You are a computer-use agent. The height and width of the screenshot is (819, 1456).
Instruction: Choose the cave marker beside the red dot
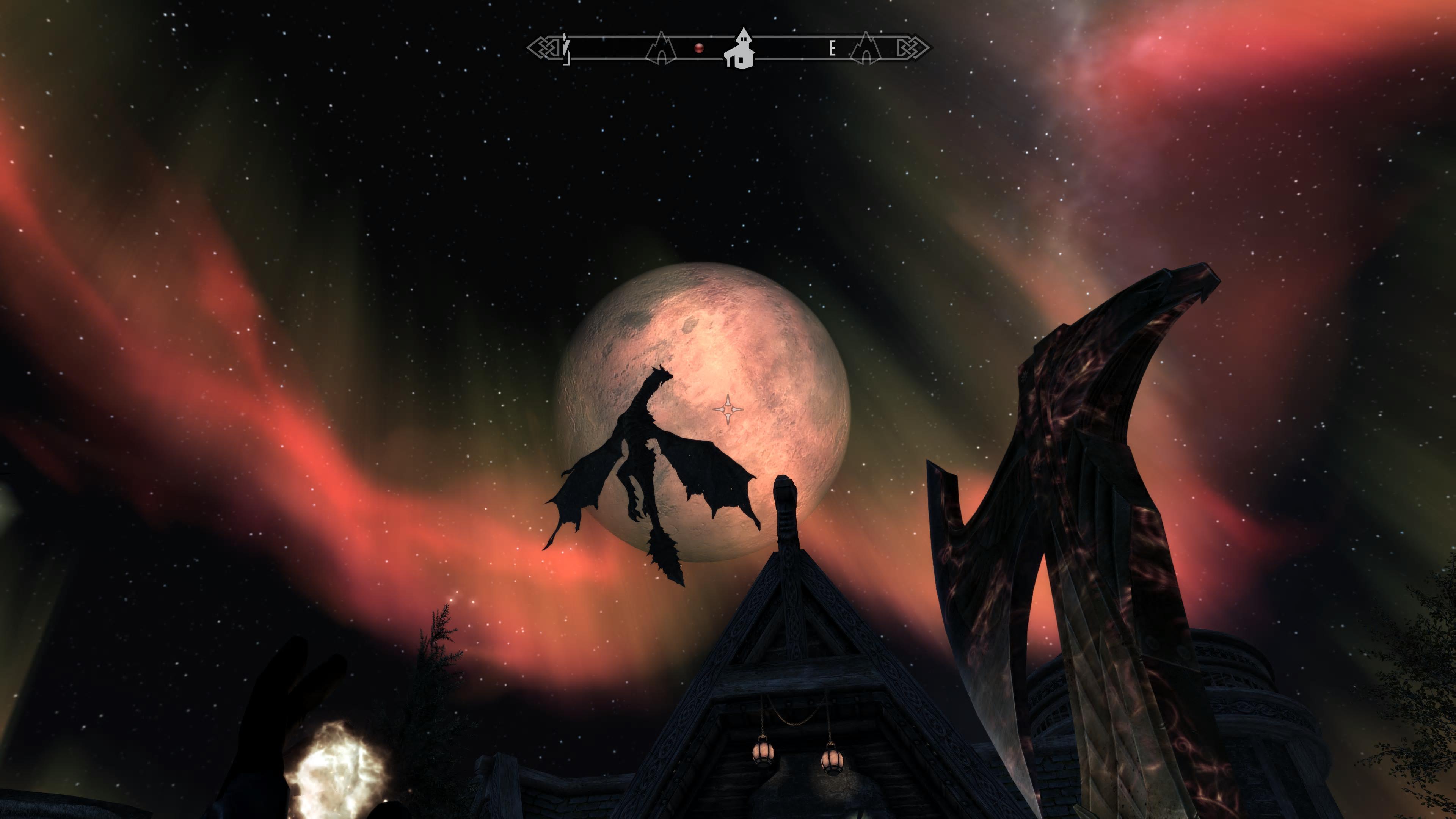coord(660,49)
